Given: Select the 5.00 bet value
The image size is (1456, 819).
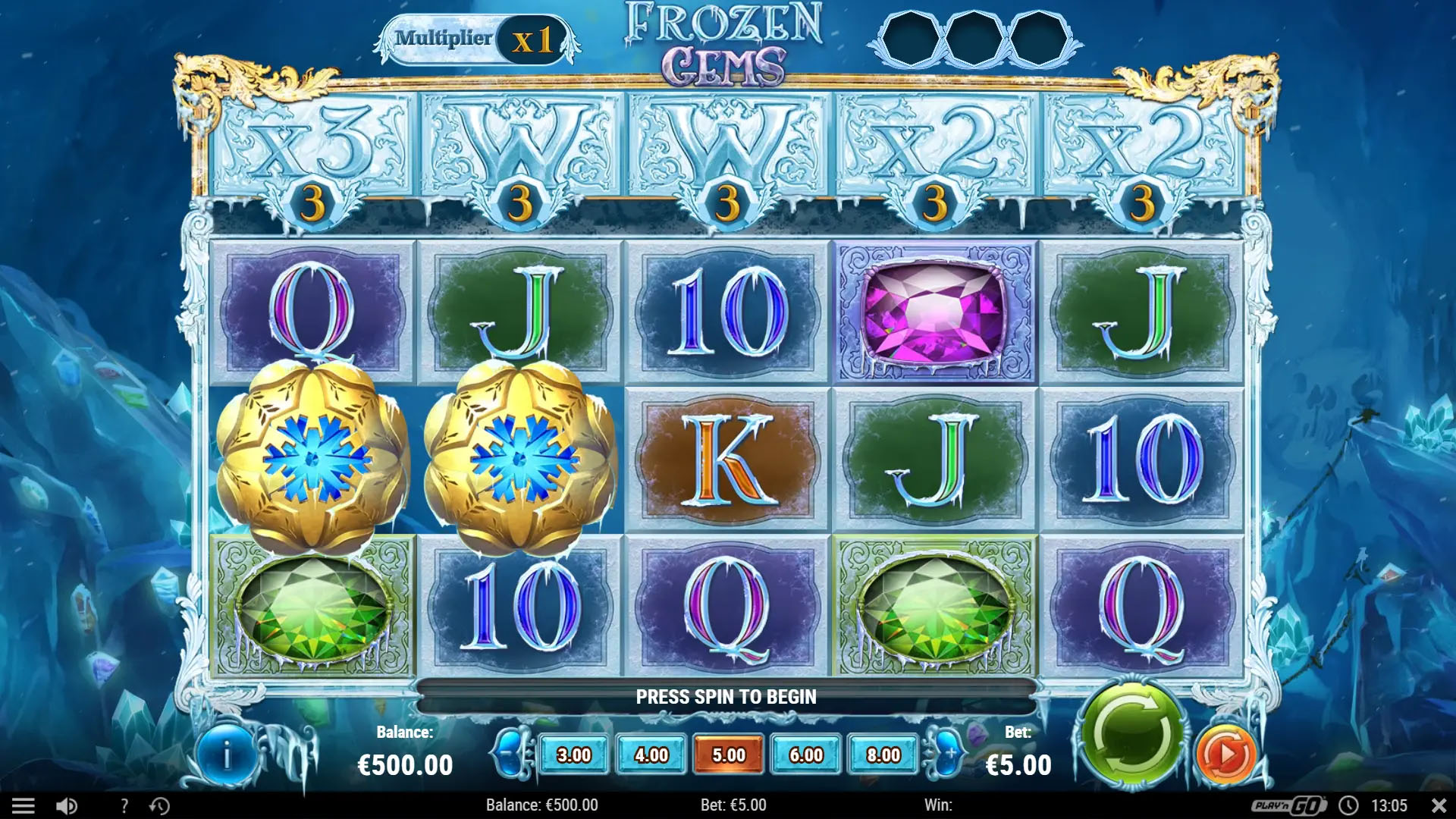Looking at the screenshot, I should click(729, 755).
